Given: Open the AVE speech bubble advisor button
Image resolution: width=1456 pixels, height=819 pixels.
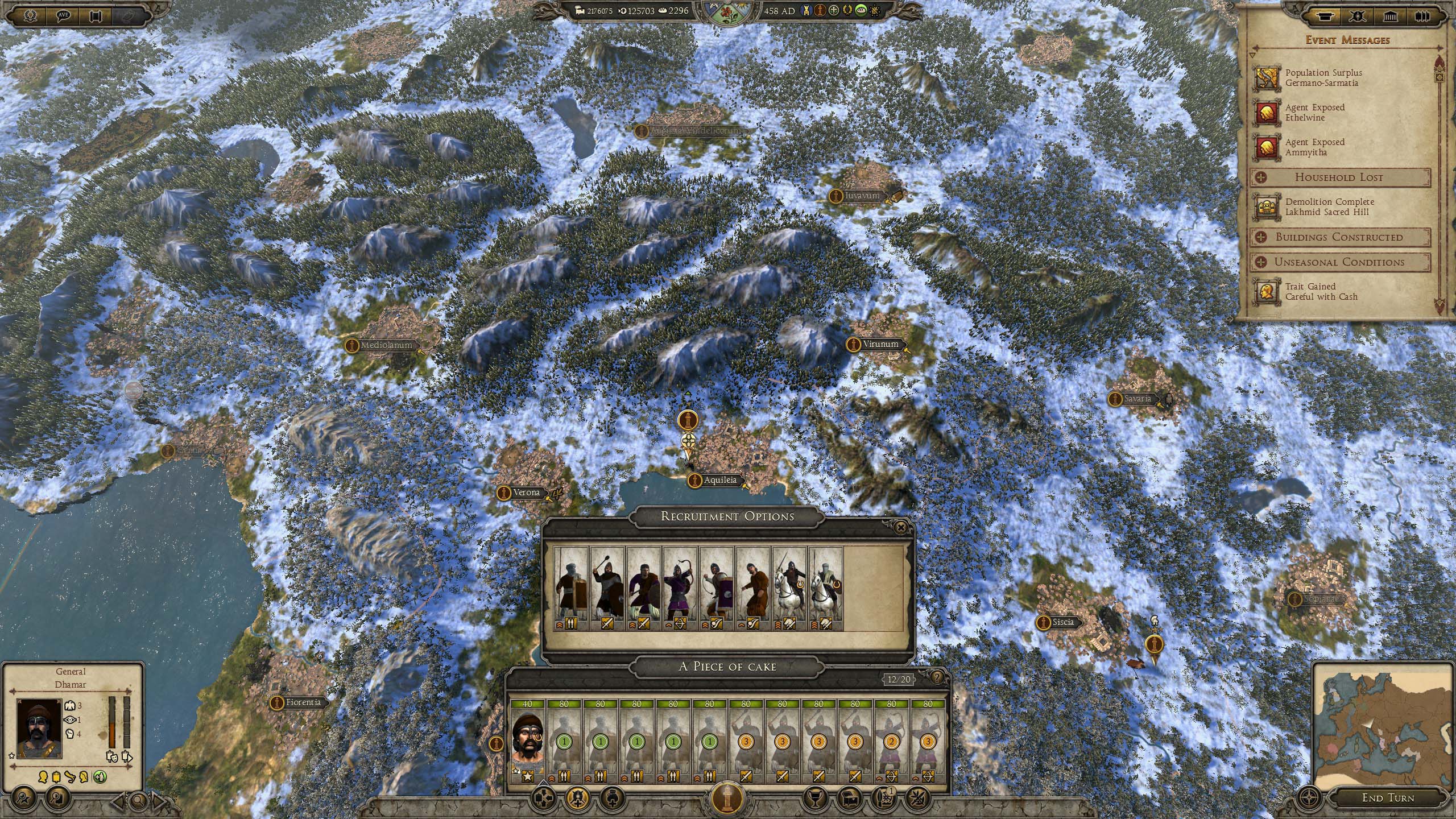Looking at the screenshot, I should click(x=64, y=15).
